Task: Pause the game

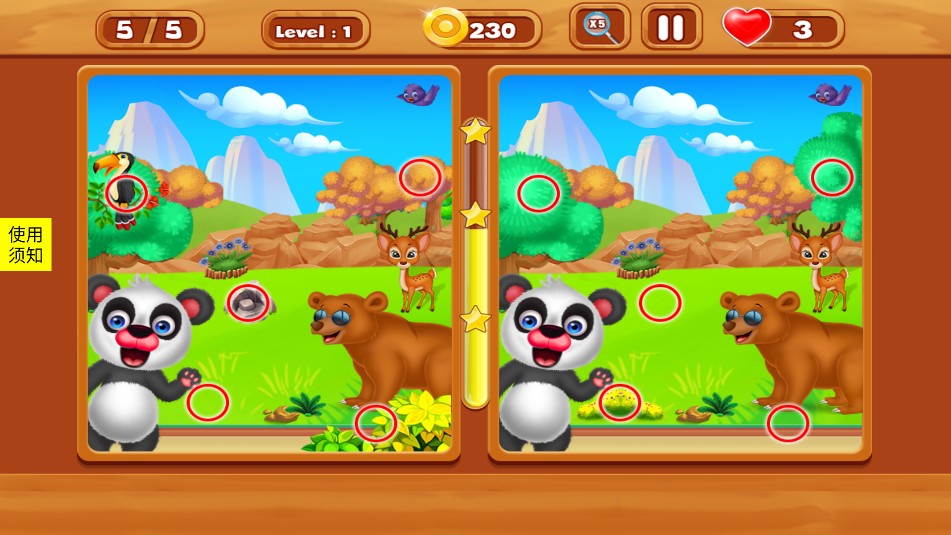Action: tap(671, 28)
